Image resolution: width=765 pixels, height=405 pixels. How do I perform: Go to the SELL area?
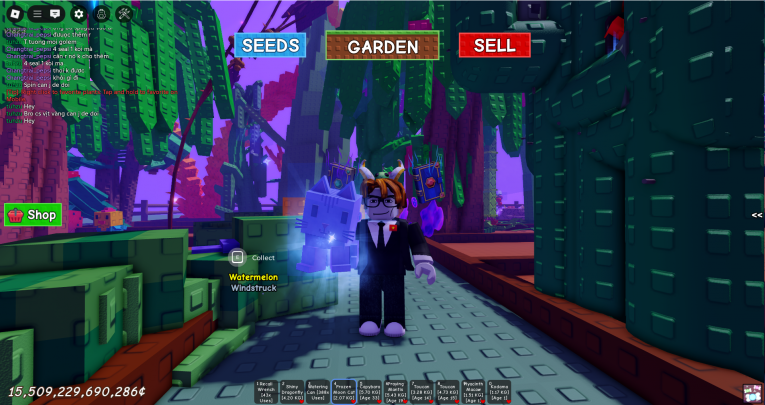[494, 45]
